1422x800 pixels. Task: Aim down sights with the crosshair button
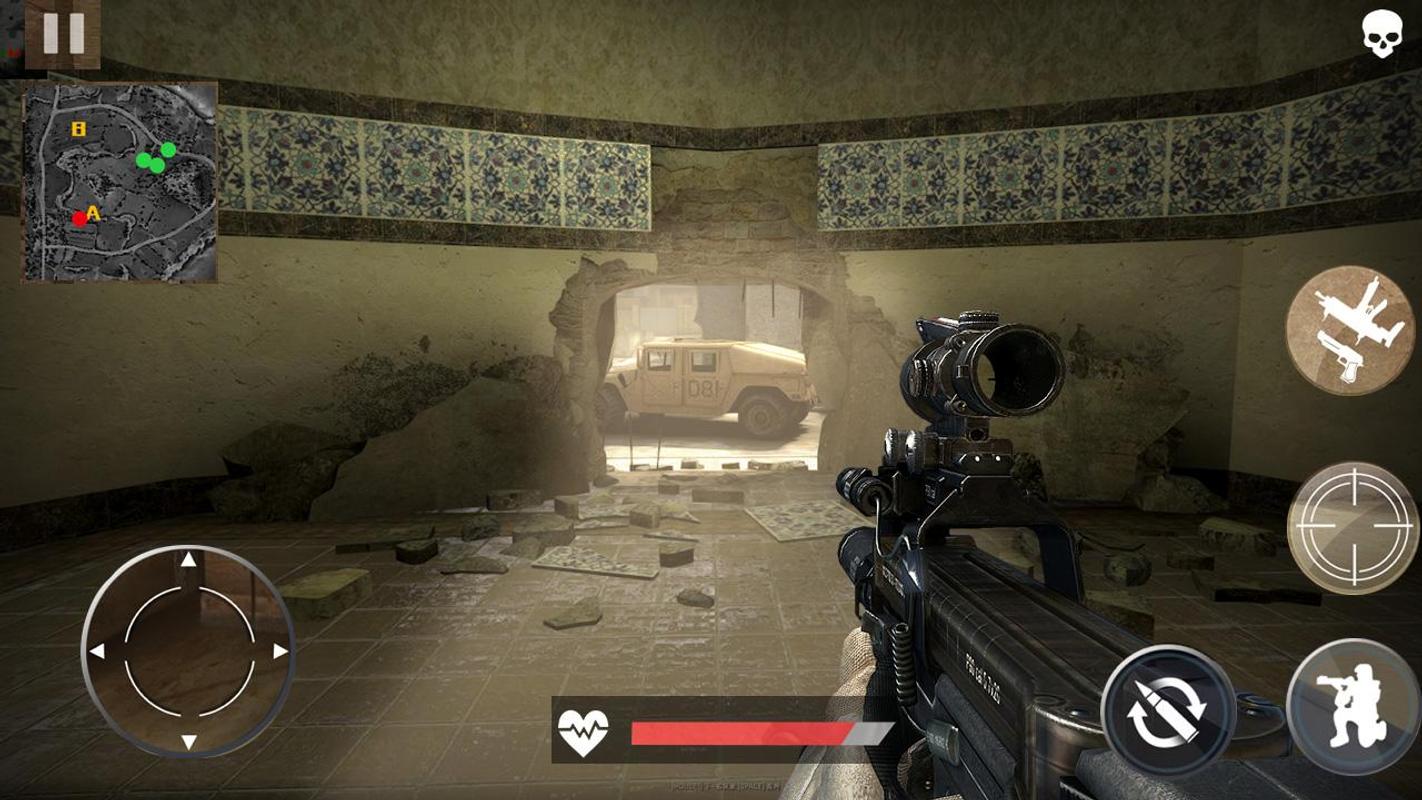click(1352, 527)
